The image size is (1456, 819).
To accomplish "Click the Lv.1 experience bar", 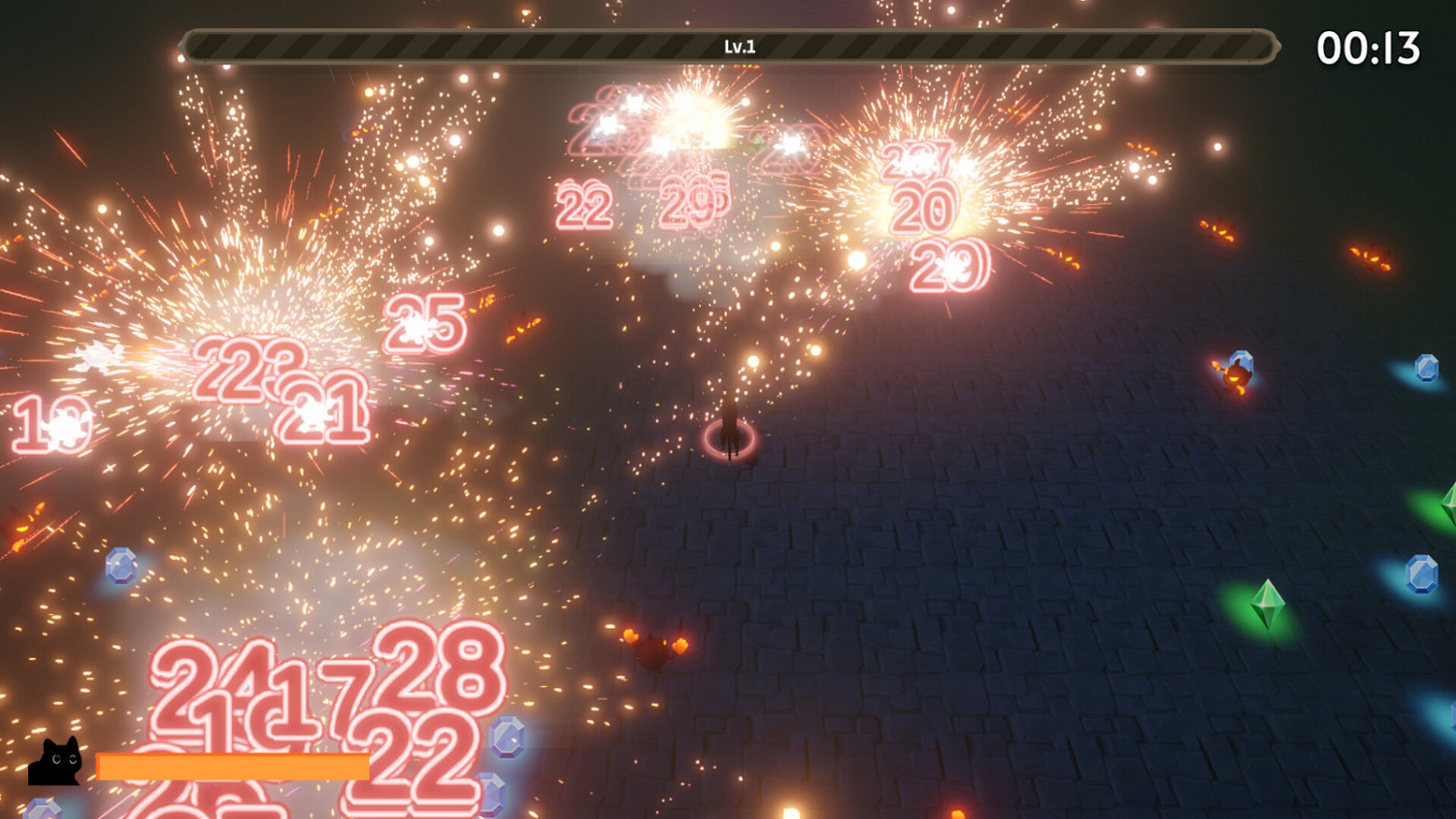I will (728, 44).
